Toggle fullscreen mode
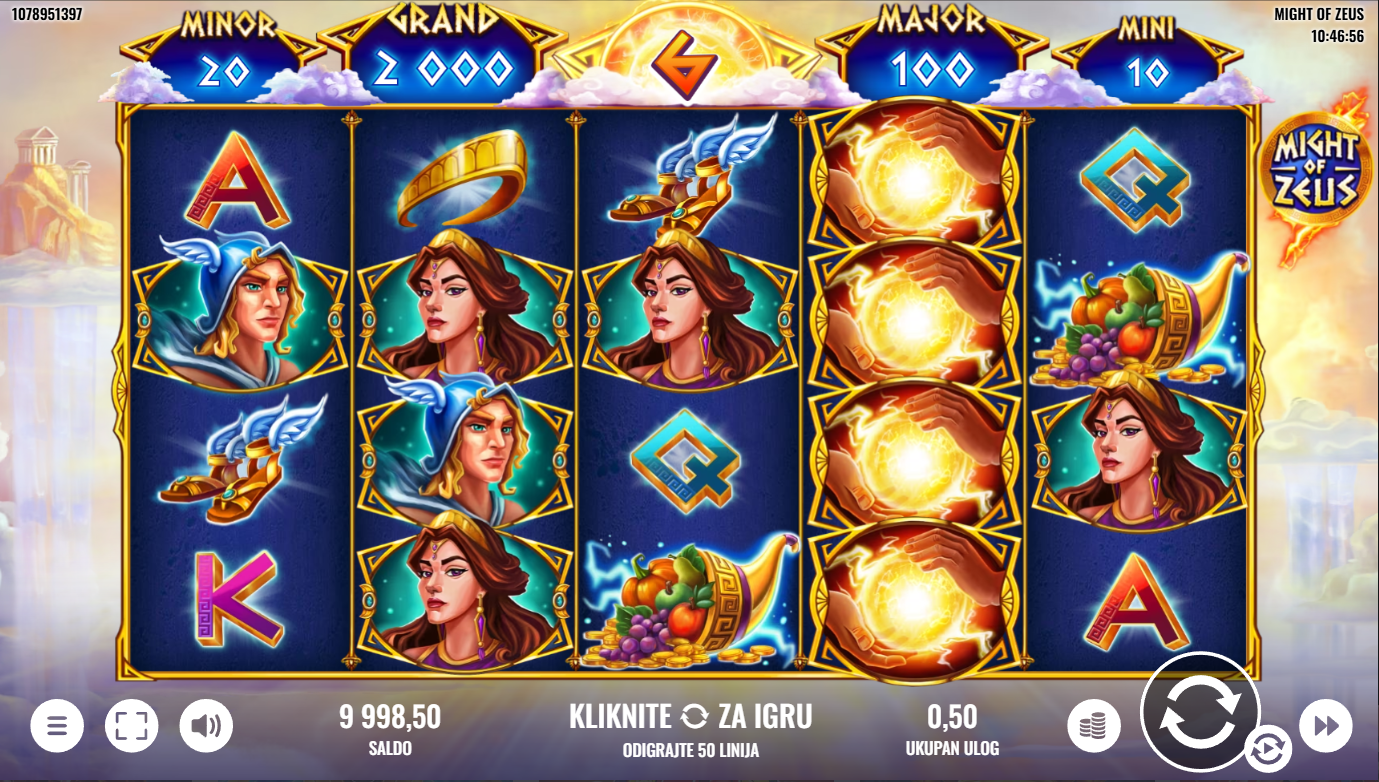1379x782 pixels. (131, 726)
